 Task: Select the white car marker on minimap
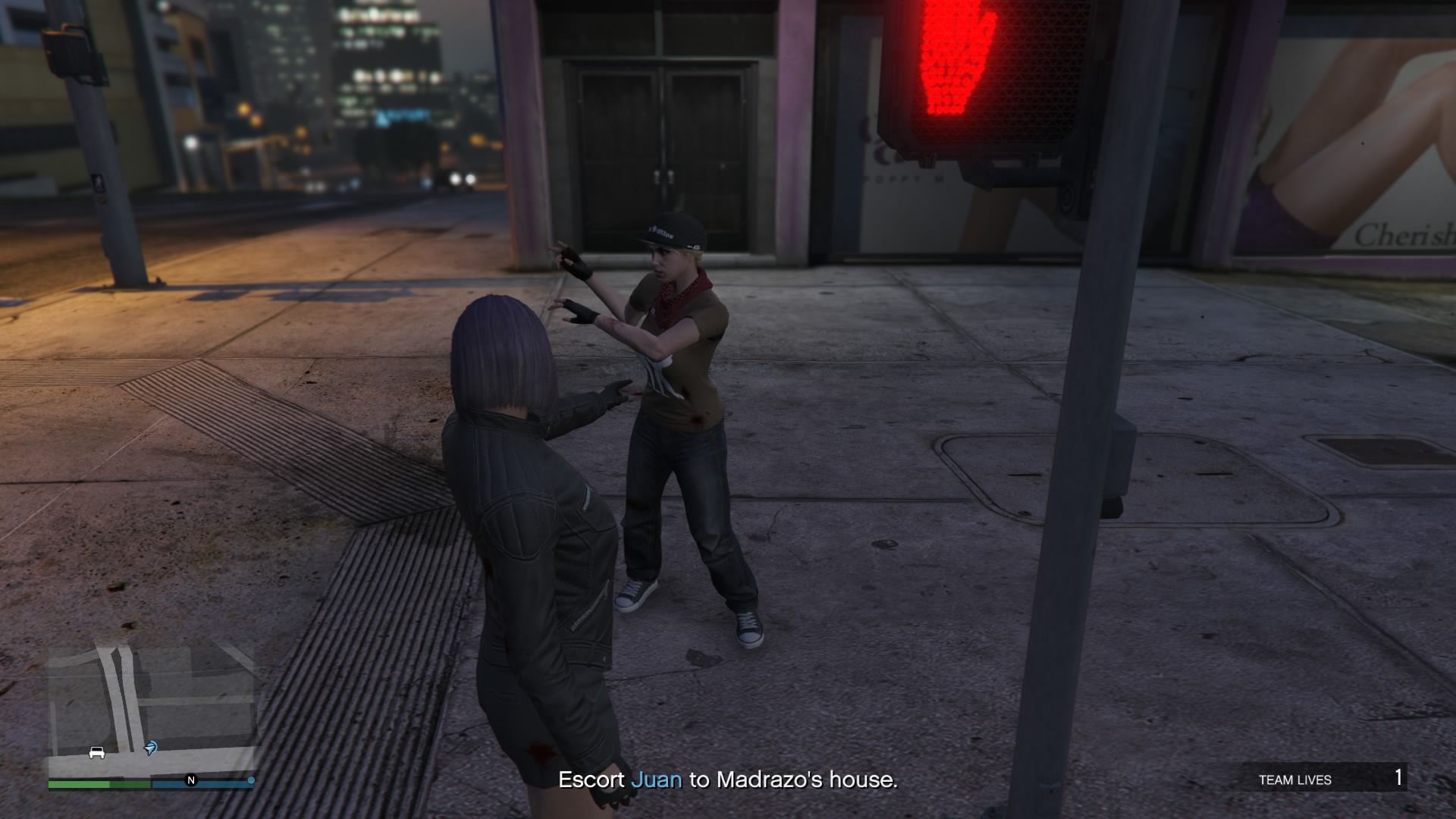coord(97,752)
